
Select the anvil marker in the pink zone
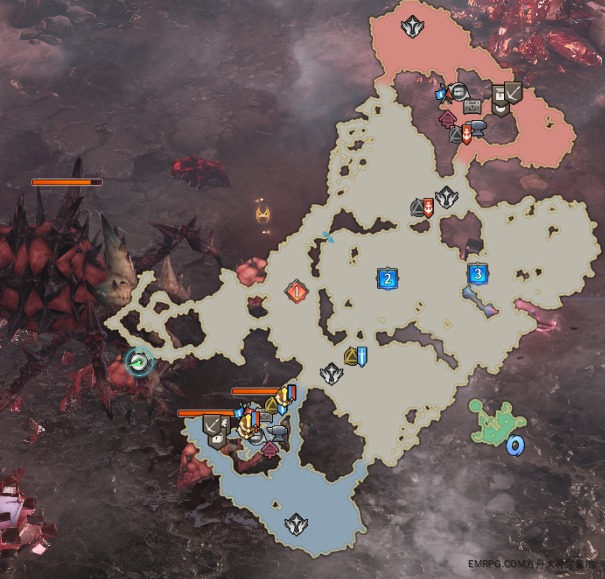click(x=478, y=128)
